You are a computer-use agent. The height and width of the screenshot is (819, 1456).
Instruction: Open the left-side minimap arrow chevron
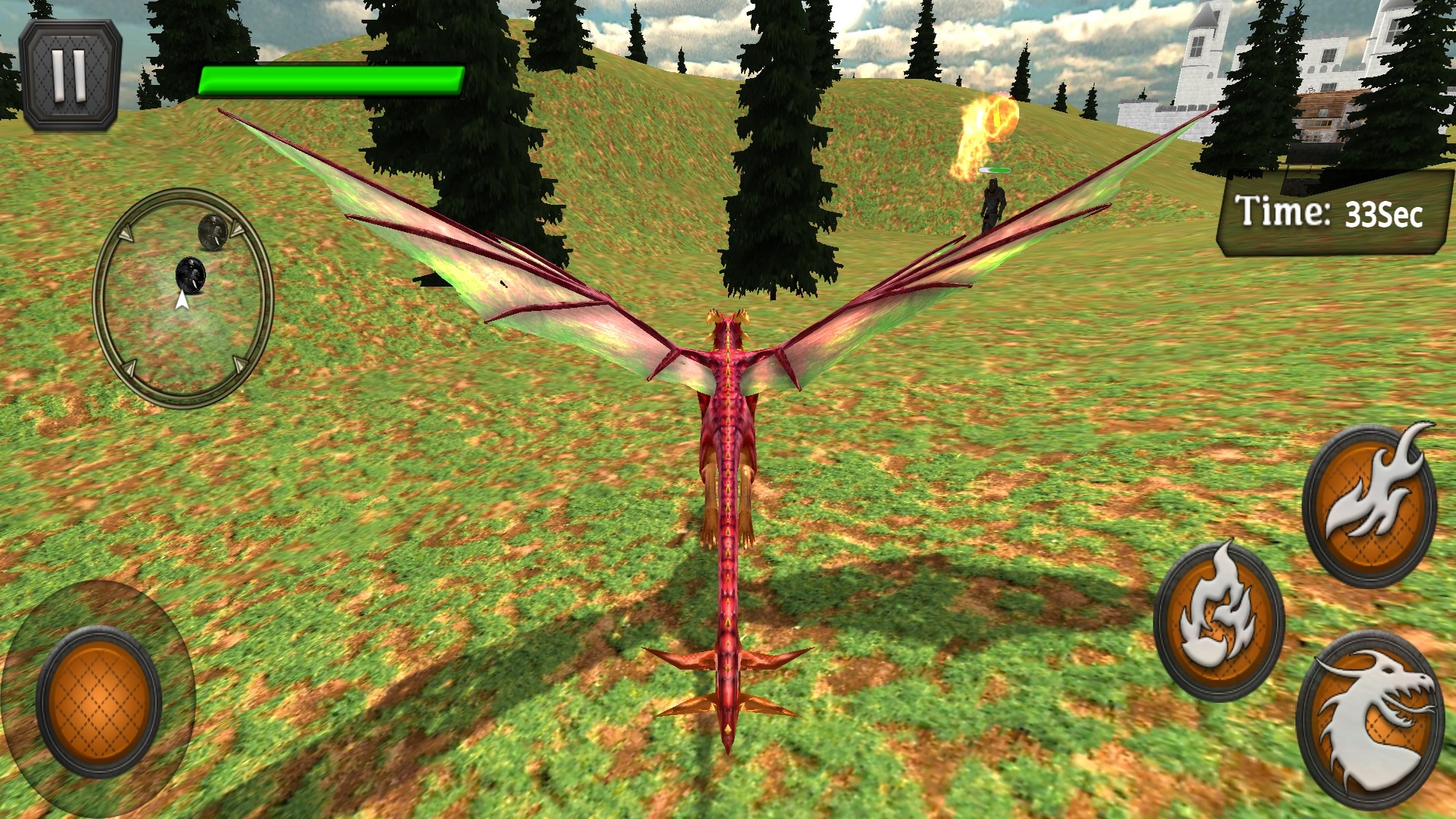[x=127, y=232]
